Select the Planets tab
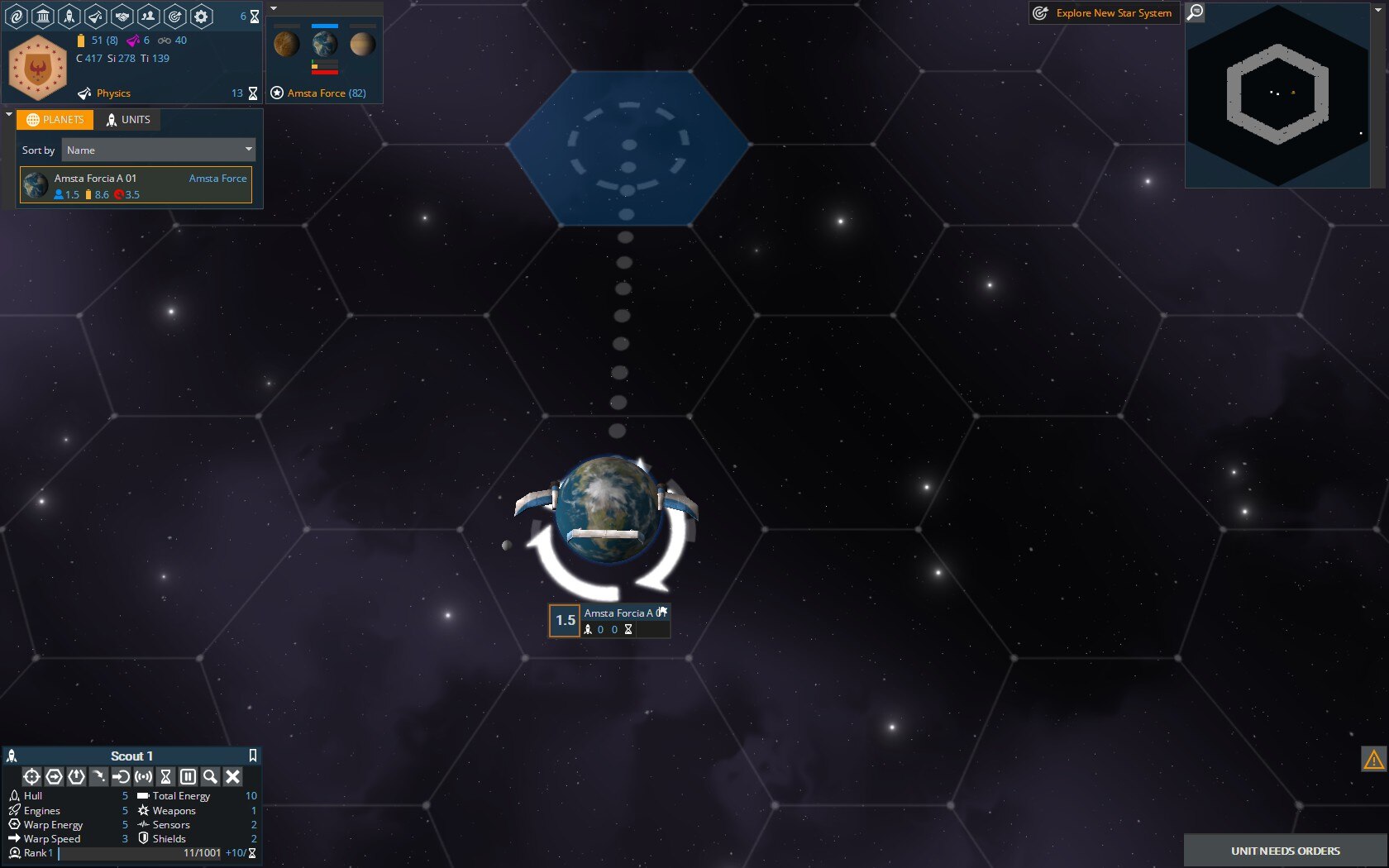Image resolution: width=1389 pixels, height=868 pixels. (55, 120)
